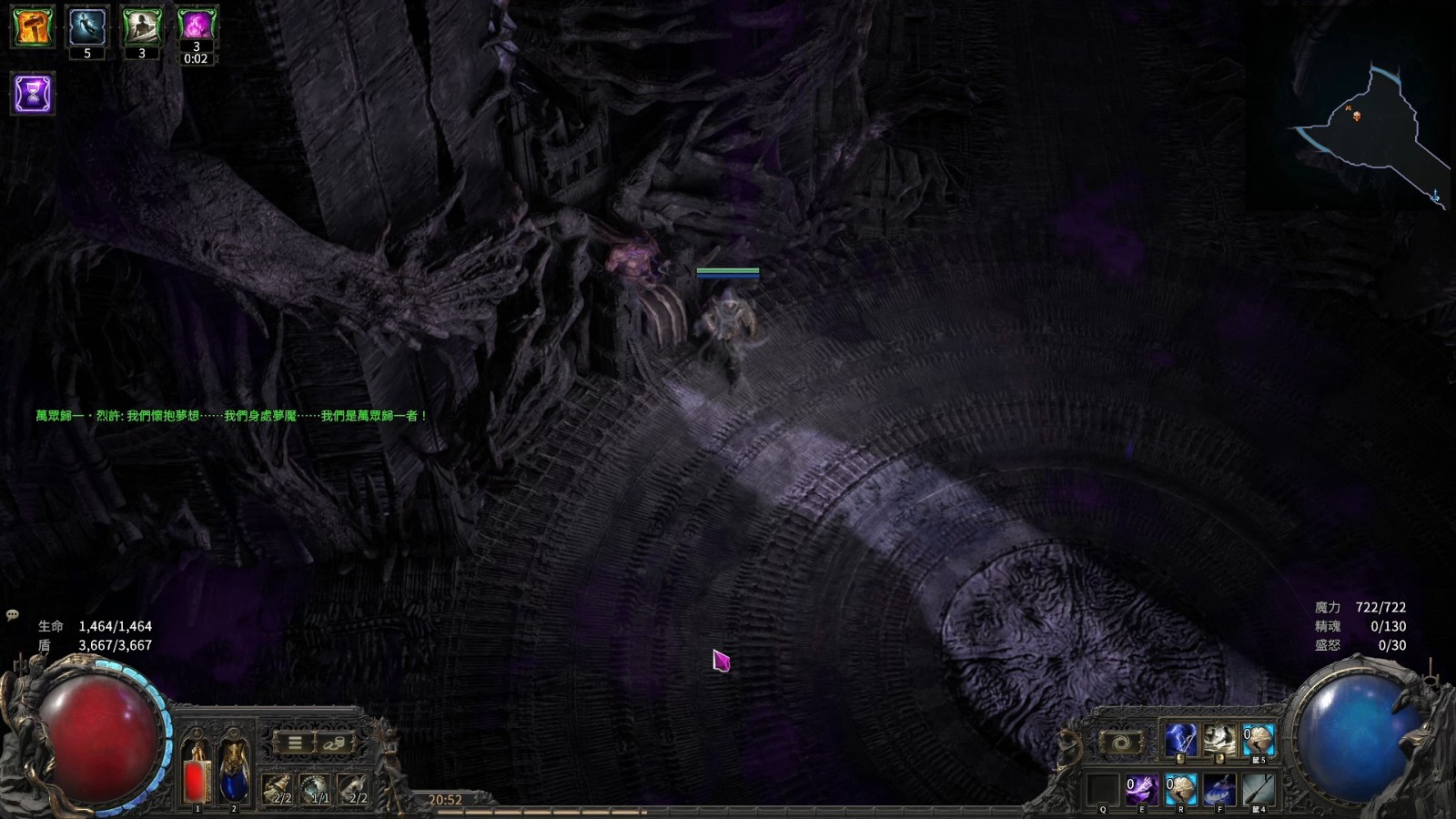Click the floating blue figure buff icon
The width and height of the screenshot is (1456, 819).
87,26
